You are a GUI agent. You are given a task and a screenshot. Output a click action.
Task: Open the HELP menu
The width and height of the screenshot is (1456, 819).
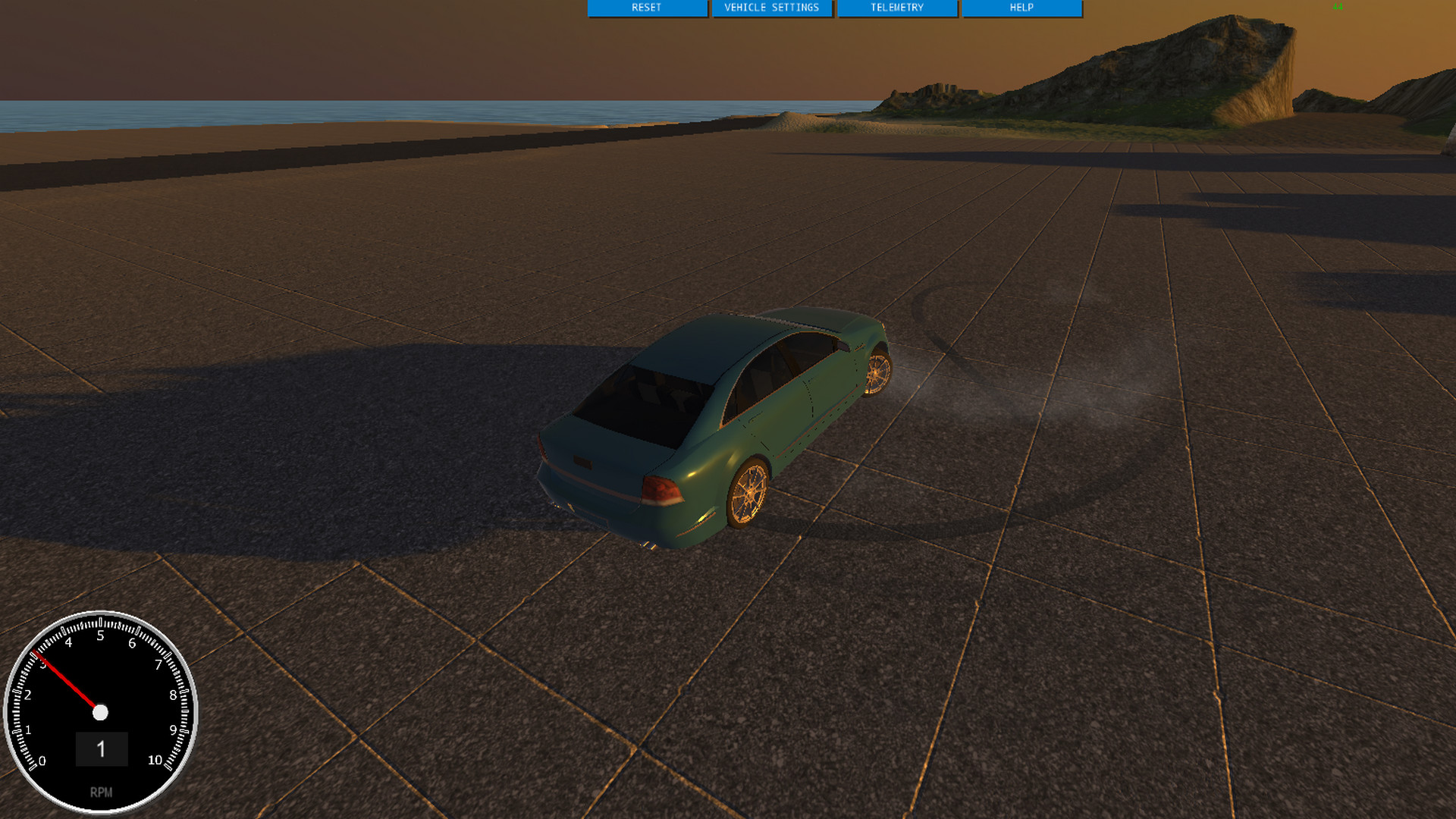(1021, 8)
